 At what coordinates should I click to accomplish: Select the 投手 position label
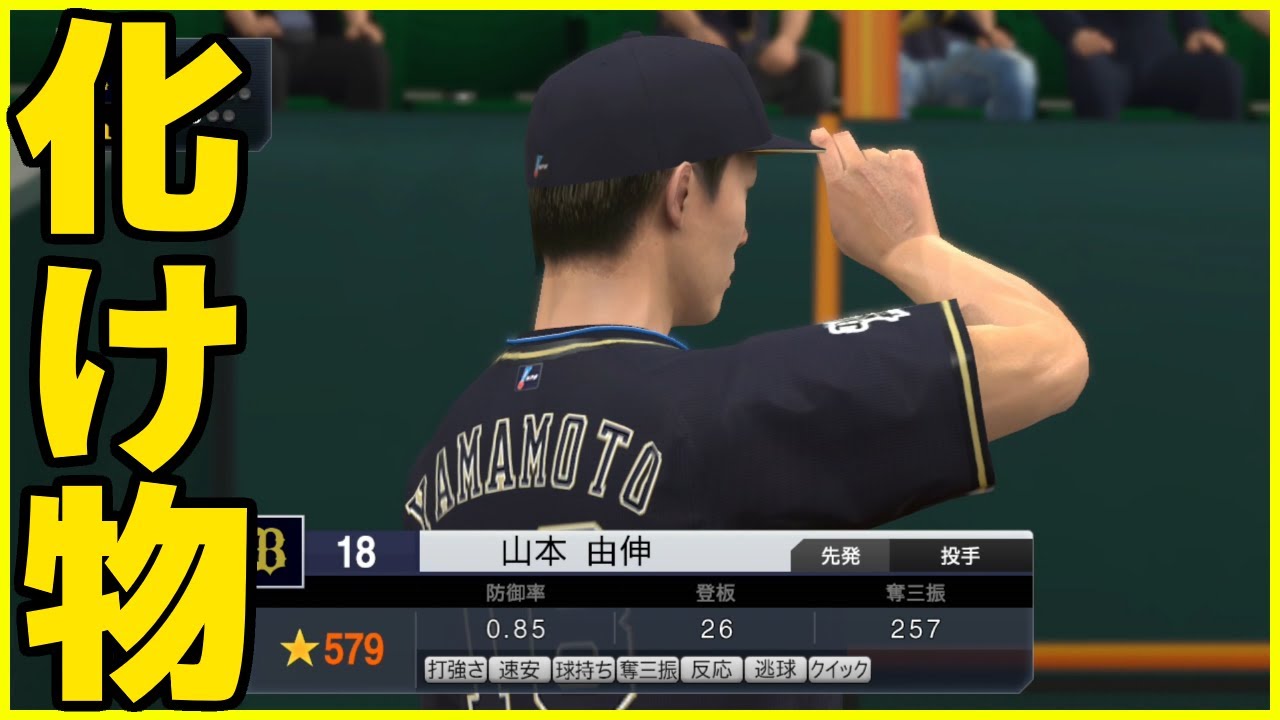click(959, 556)
